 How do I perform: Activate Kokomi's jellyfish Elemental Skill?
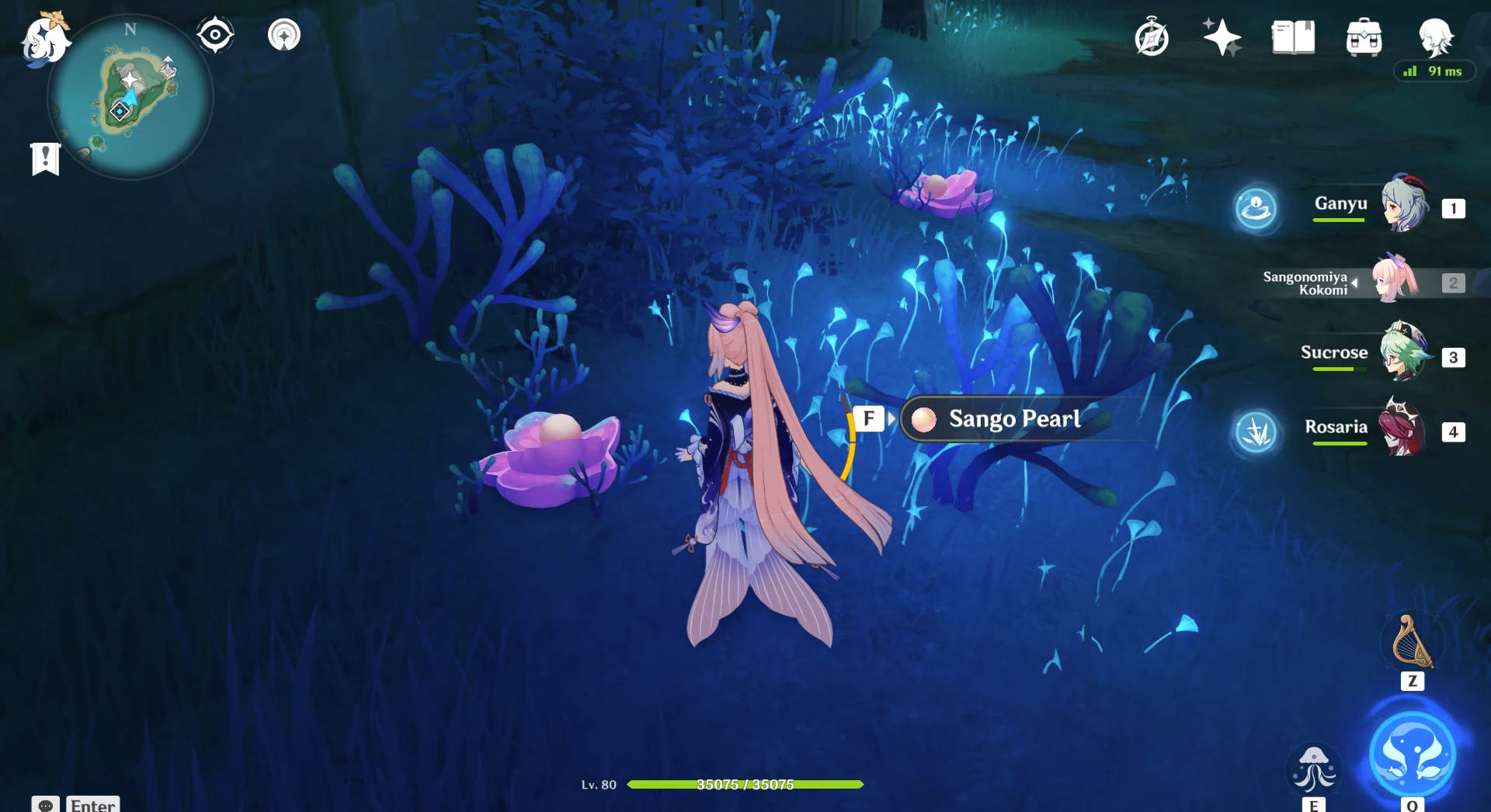click(x=1314, y=769)
